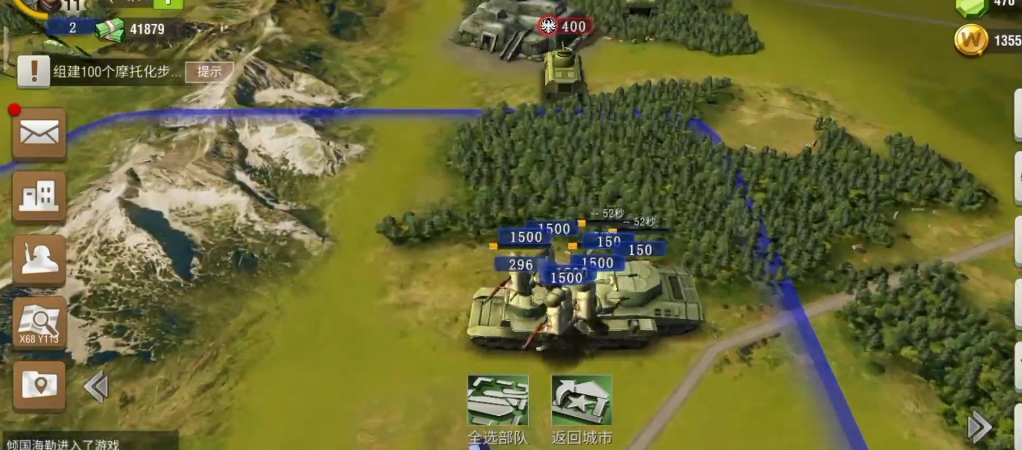
Task: Open the mail envelope icon
Action: tap(39, 133)
